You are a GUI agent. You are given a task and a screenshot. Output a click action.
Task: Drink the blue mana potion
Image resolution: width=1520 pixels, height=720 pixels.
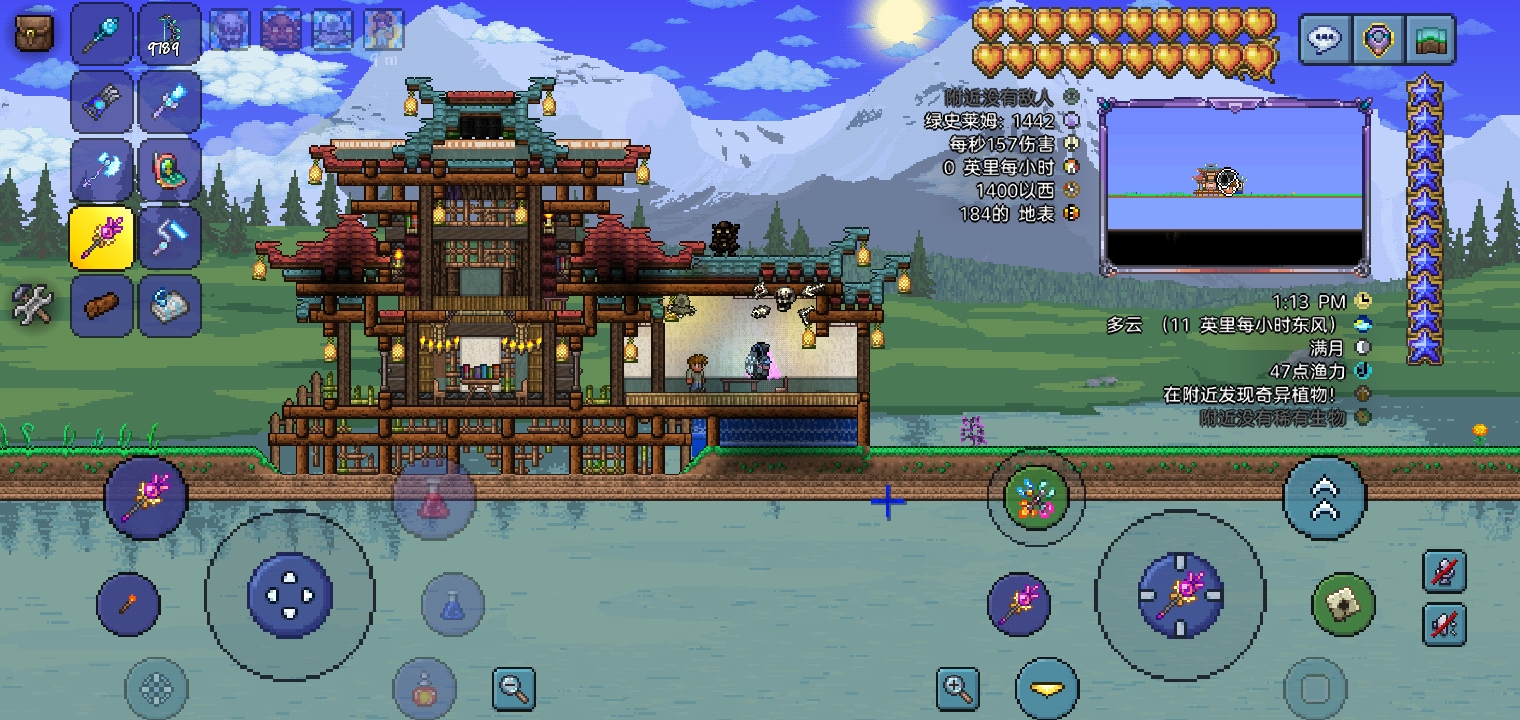tap(453, 604)
